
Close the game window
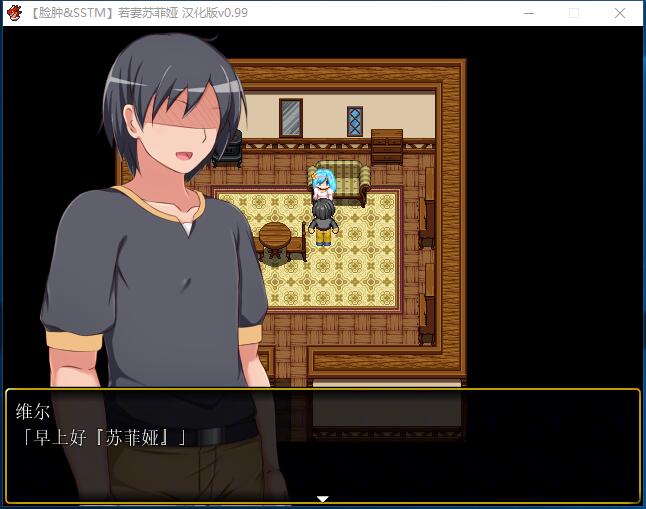click(620, 13)
